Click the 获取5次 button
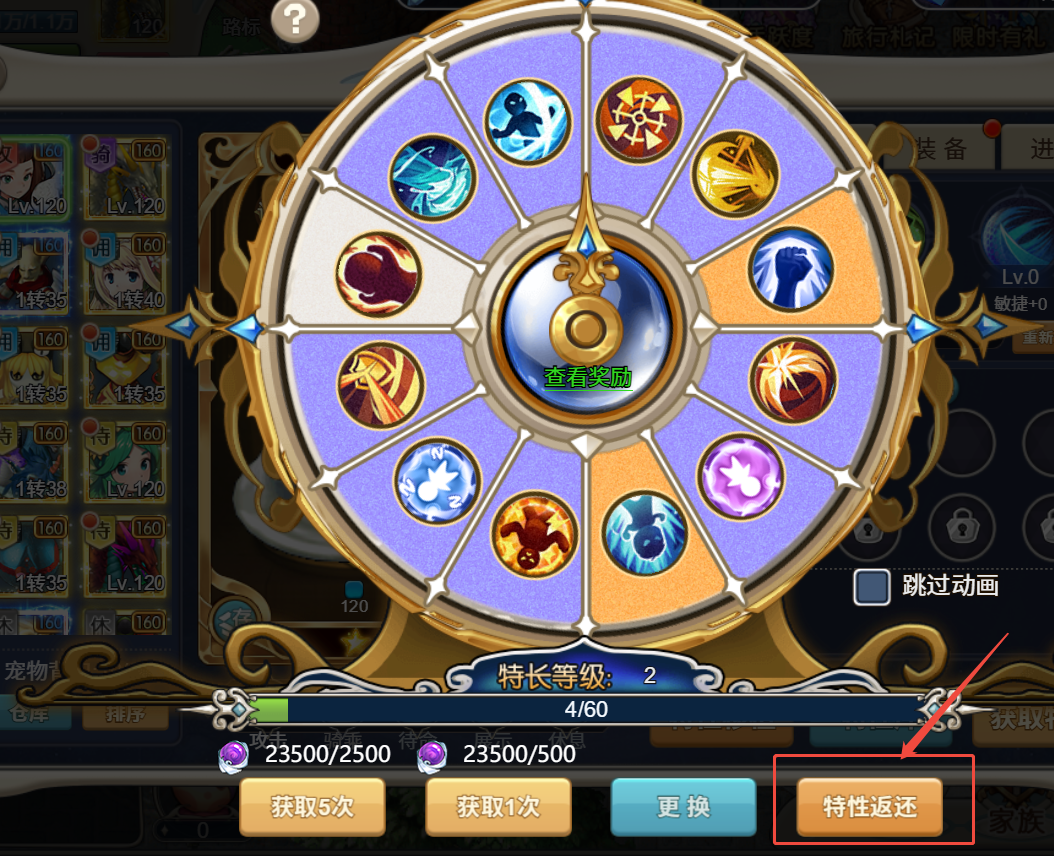1054x856 pixels. point(312,806)
